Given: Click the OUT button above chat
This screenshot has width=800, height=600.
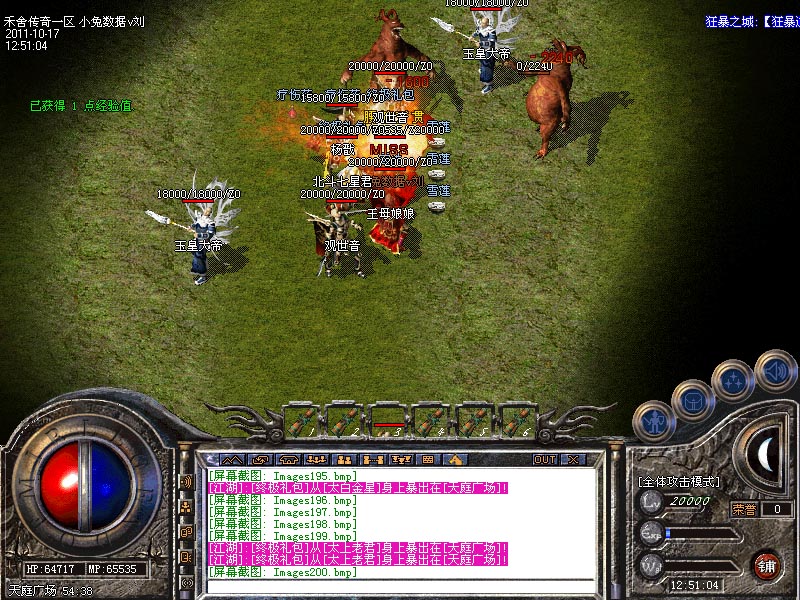Looking at the screenshot, I should coord(544,460).
